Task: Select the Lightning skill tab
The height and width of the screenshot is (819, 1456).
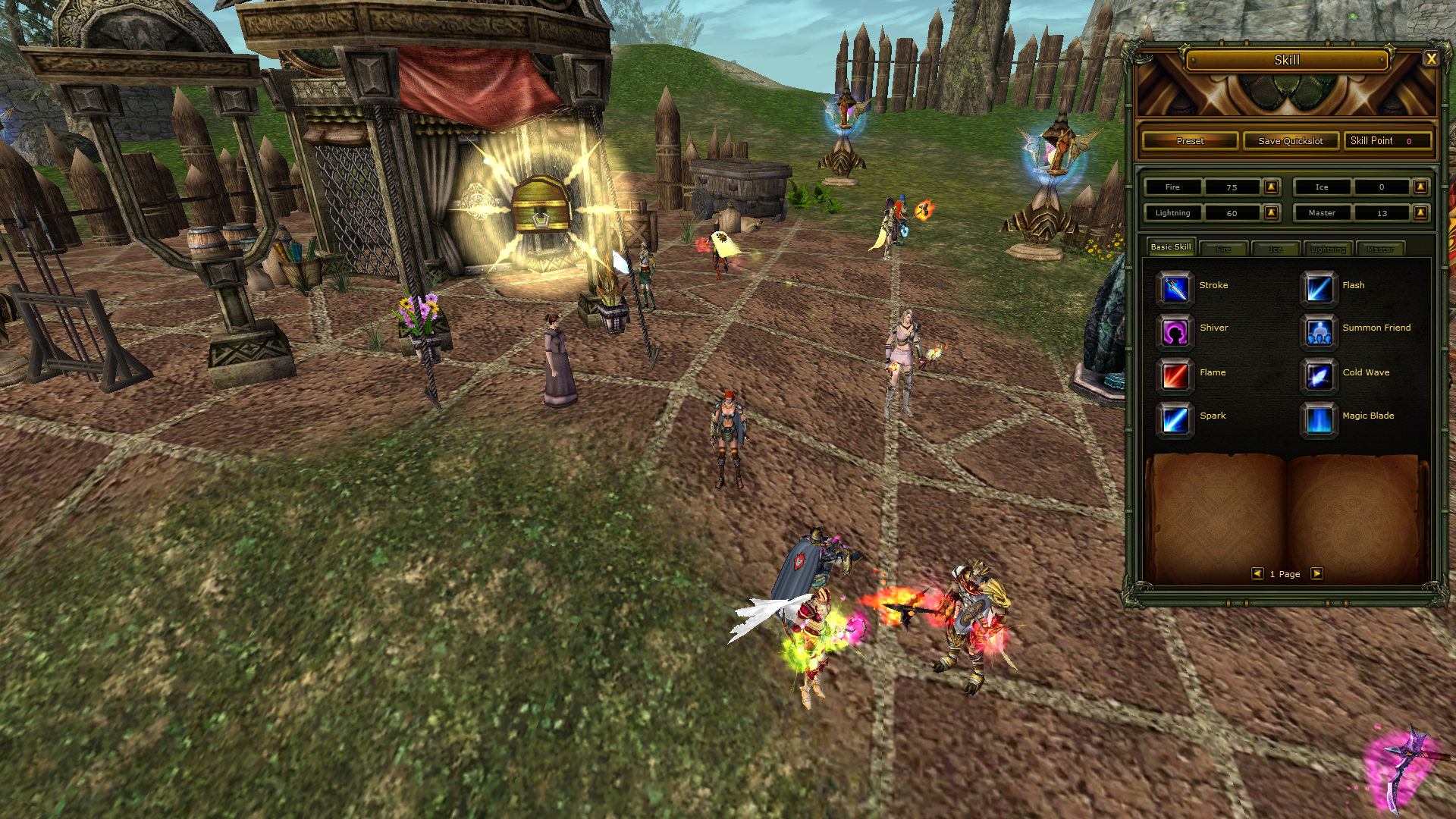Action: click(1328, 249)
